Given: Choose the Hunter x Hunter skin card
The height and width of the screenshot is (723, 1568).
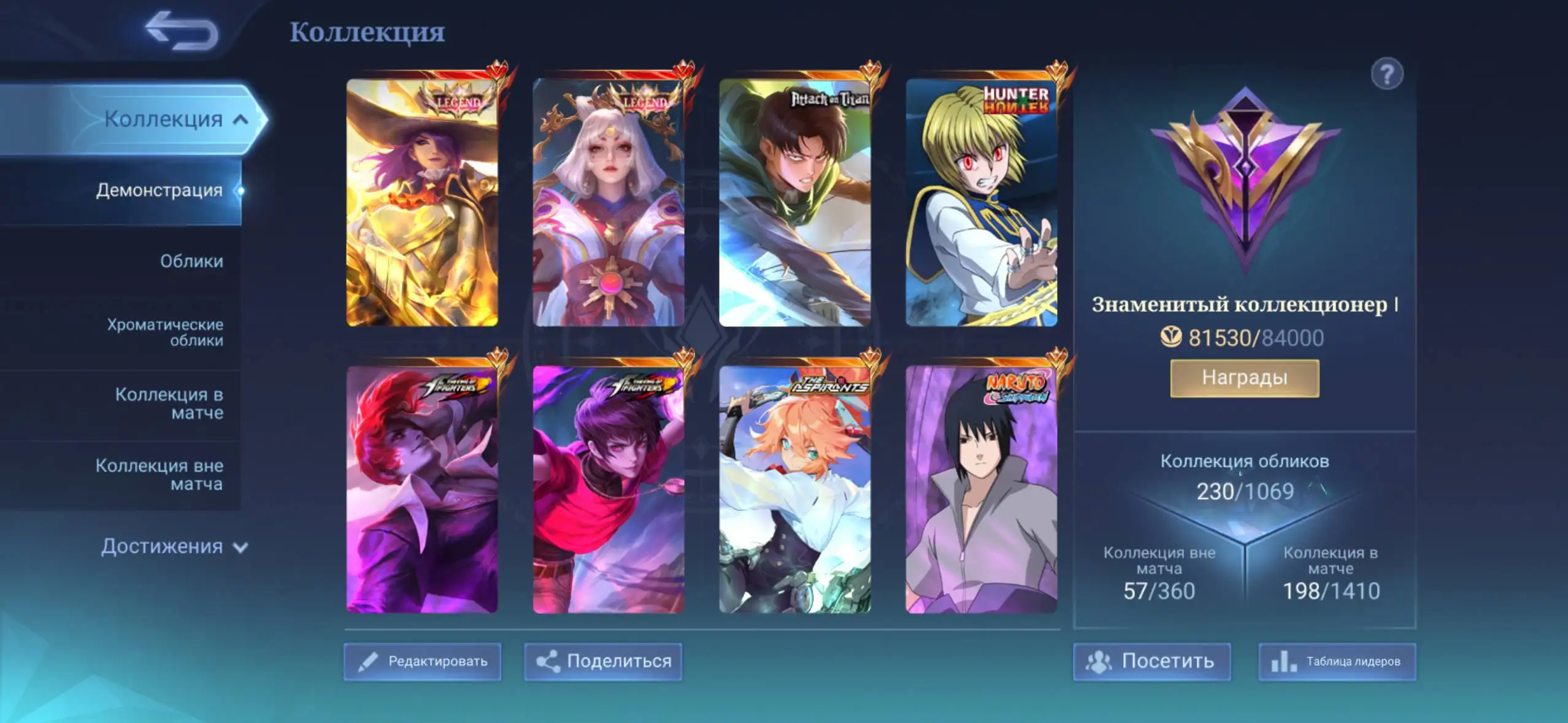Looking at the screenshot, I should pos(981,202).
